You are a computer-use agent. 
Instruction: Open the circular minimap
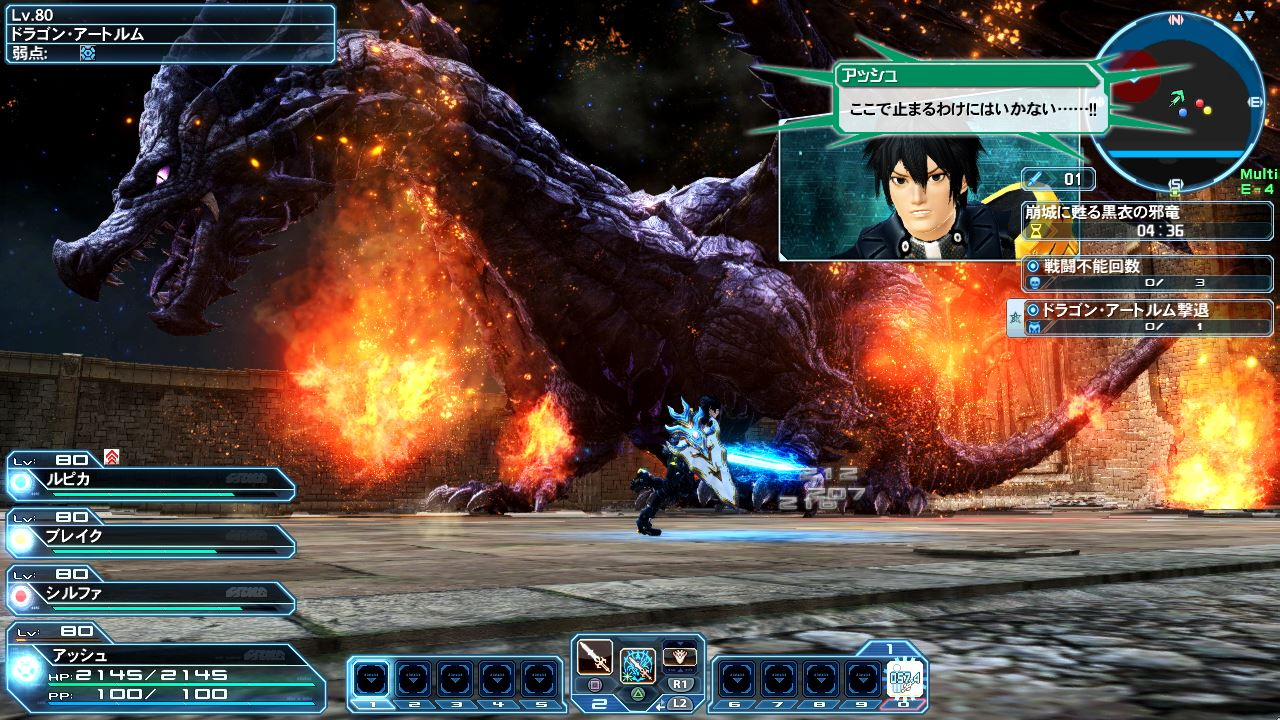[x=1176, y=100]
